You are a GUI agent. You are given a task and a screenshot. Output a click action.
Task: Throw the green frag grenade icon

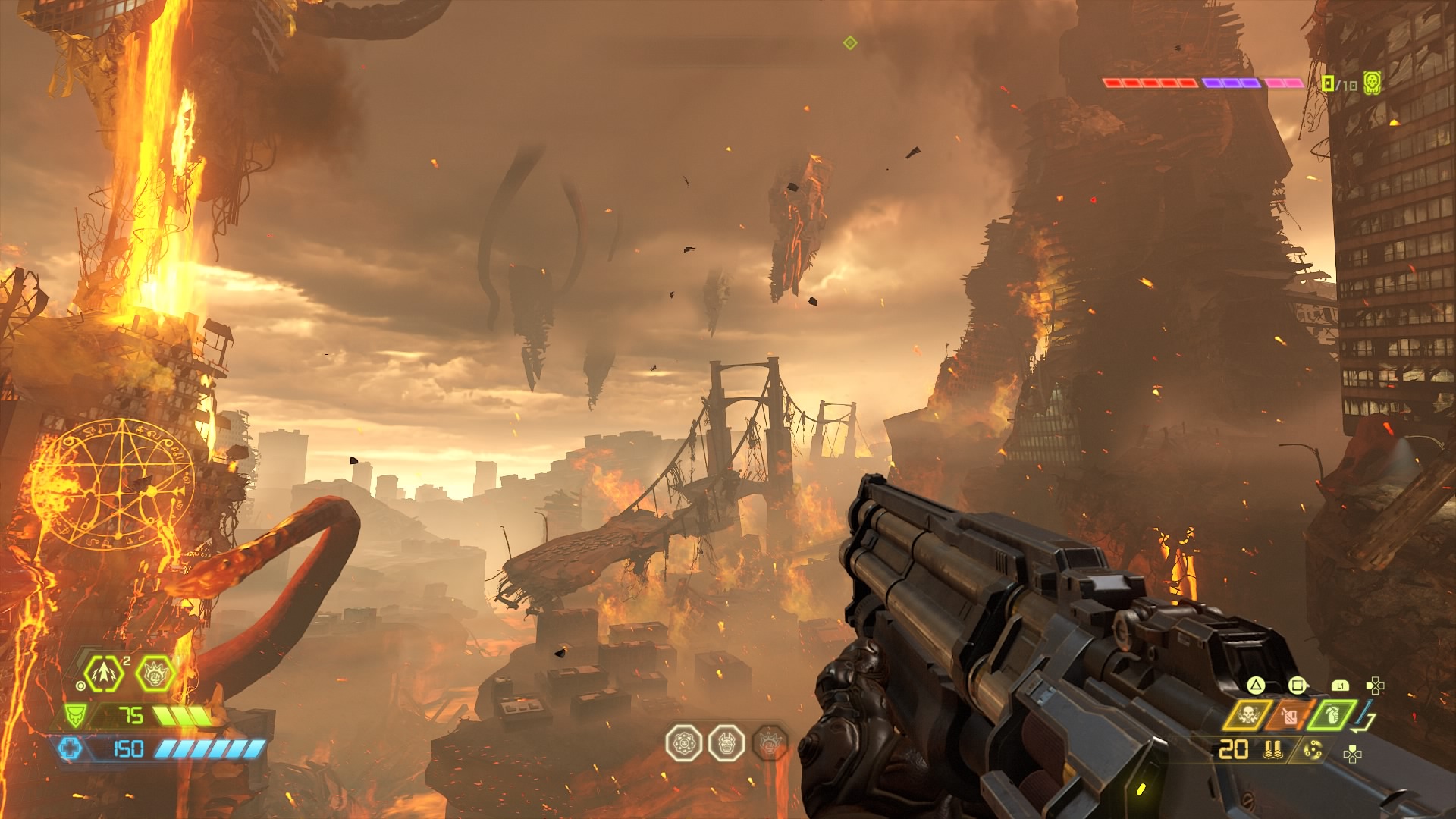(1332, 715)
